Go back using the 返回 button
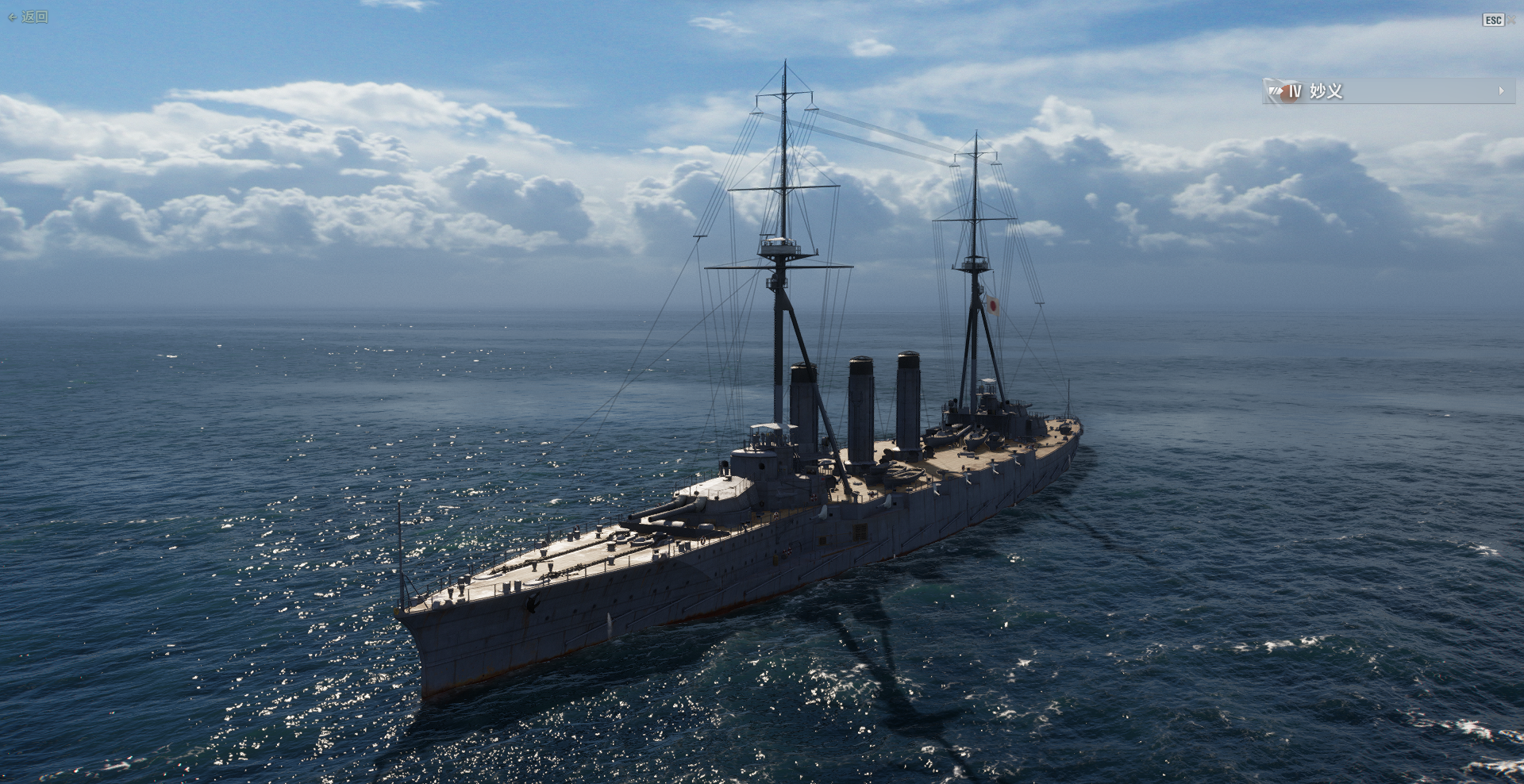Screen dimensions: 1524x784 [29, 17]
